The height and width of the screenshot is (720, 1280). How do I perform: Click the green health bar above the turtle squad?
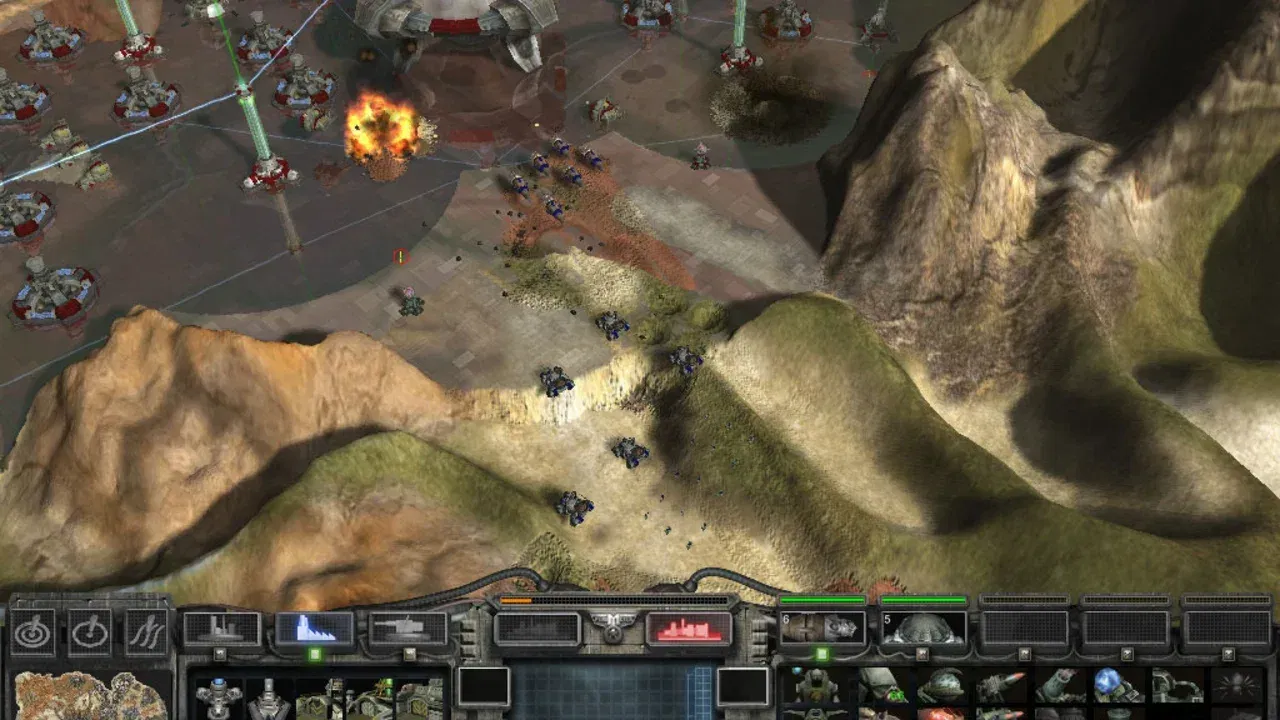point(924,601)
